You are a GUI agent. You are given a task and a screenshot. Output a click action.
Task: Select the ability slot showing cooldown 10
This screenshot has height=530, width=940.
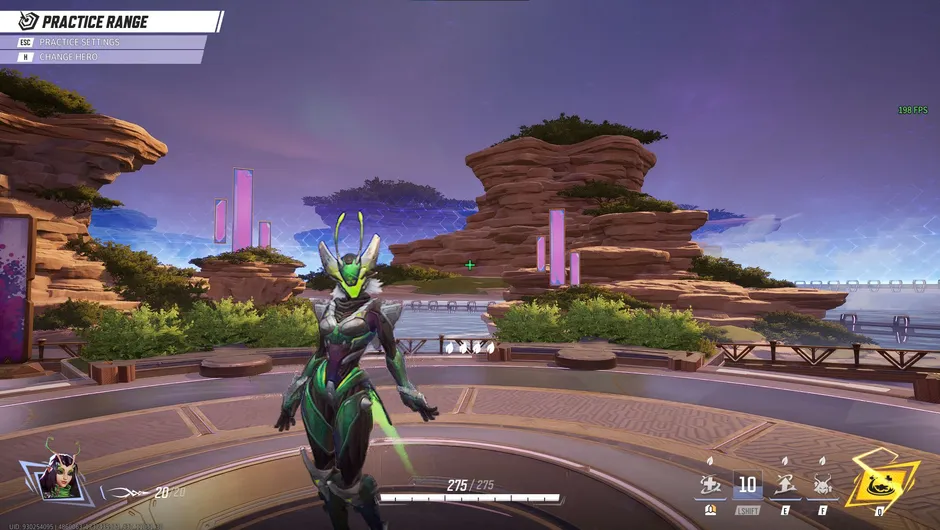[x=747, y=485]
